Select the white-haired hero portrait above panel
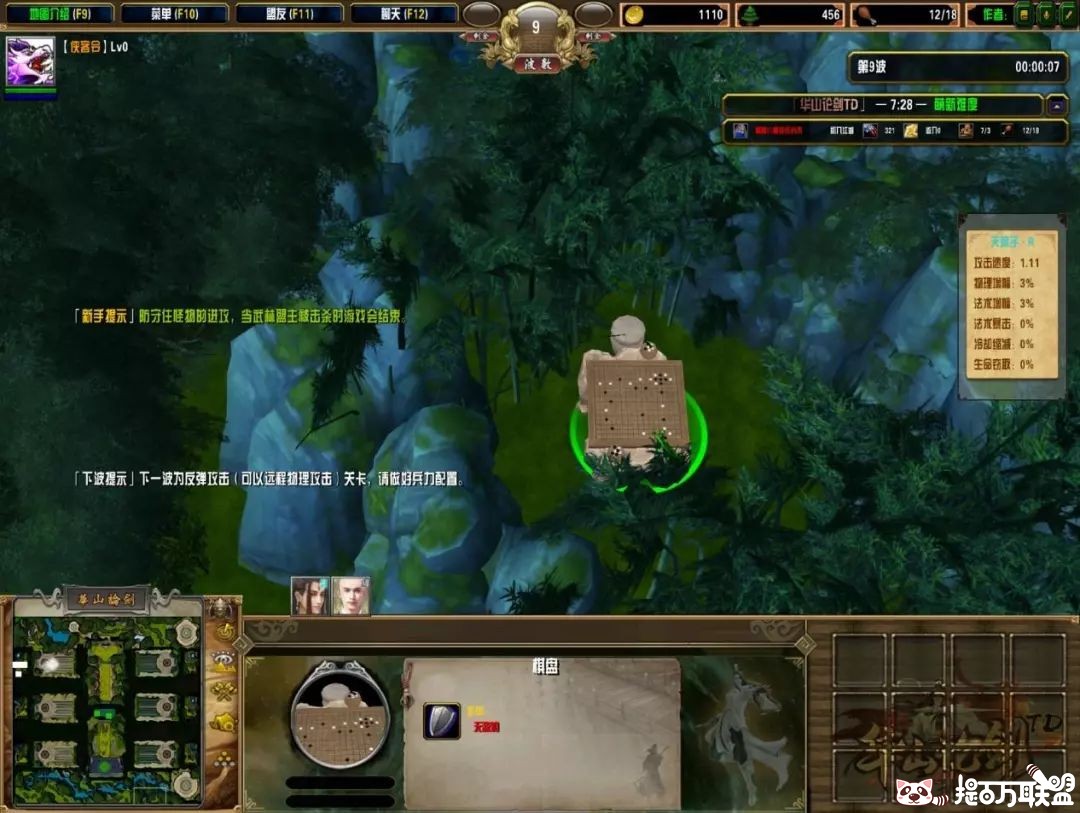This screenshot has height=813, width=1080. (351, 596)
